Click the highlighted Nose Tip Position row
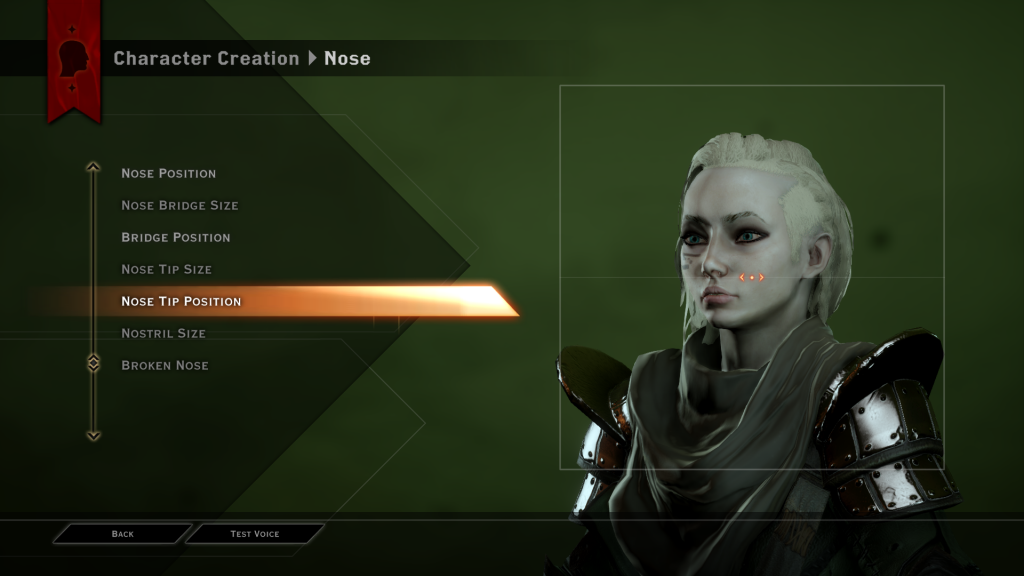Viewport: 1024px width, 576px height. (x=181, y=301)
